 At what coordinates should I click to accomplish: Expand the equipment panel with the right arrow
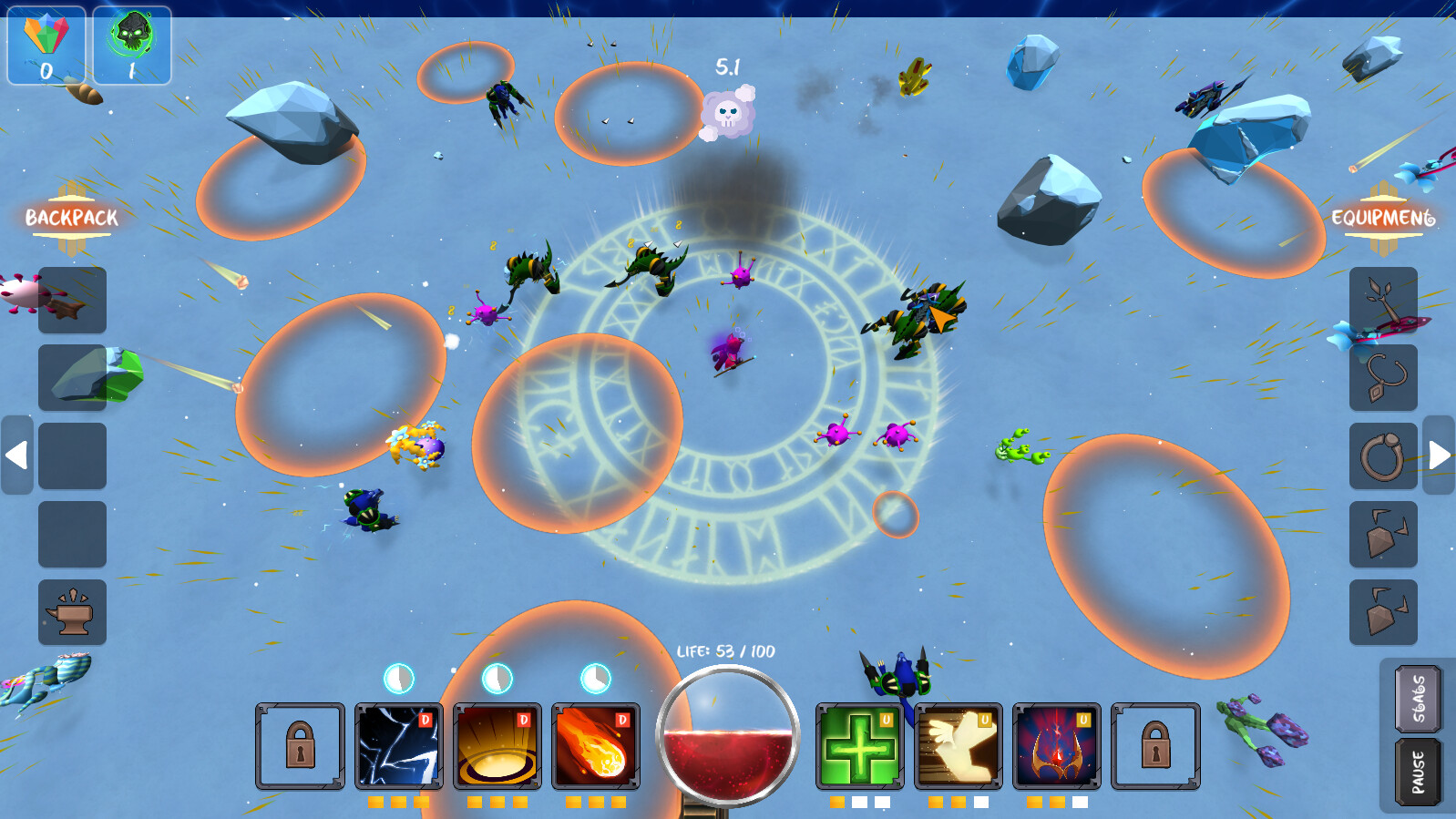point(1440,456)
